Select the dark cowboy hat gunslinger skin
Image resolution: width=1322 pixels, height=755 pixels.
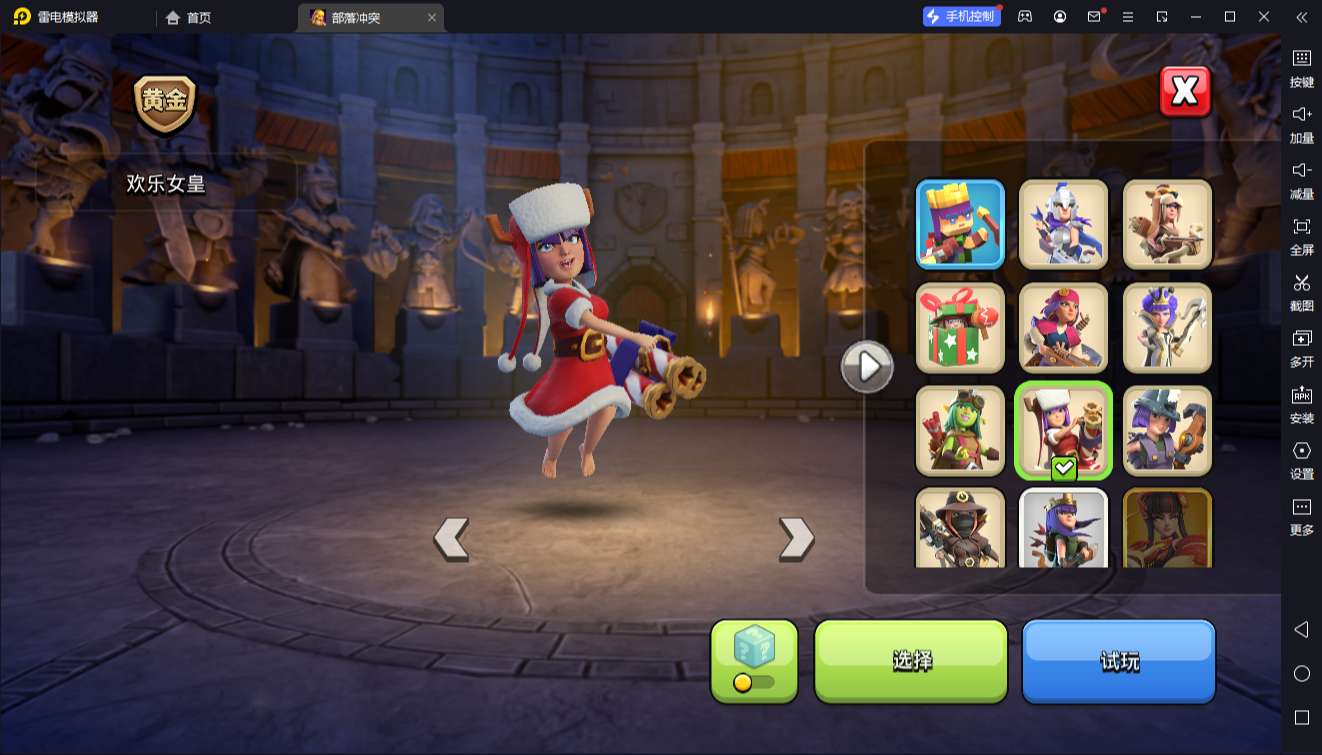coord(960,528)
